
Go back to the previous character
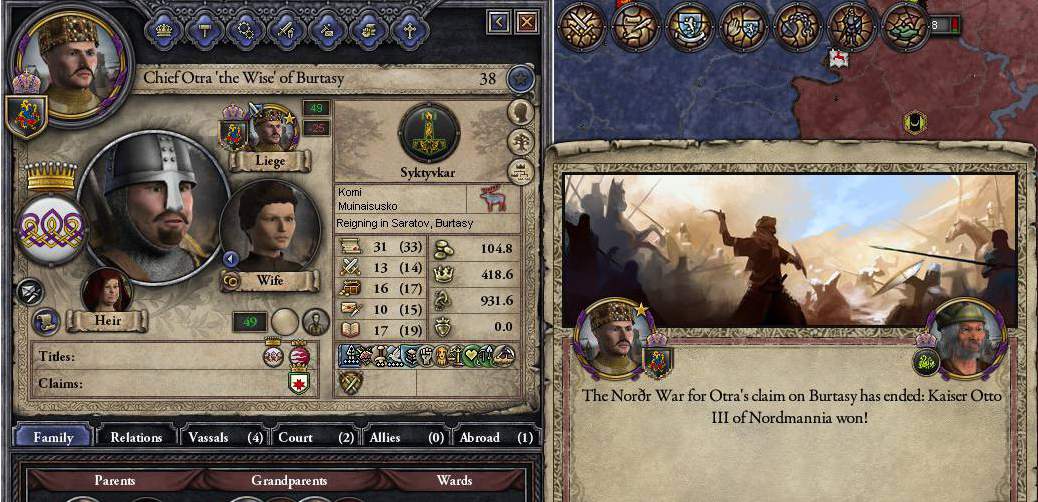point(500,21)
